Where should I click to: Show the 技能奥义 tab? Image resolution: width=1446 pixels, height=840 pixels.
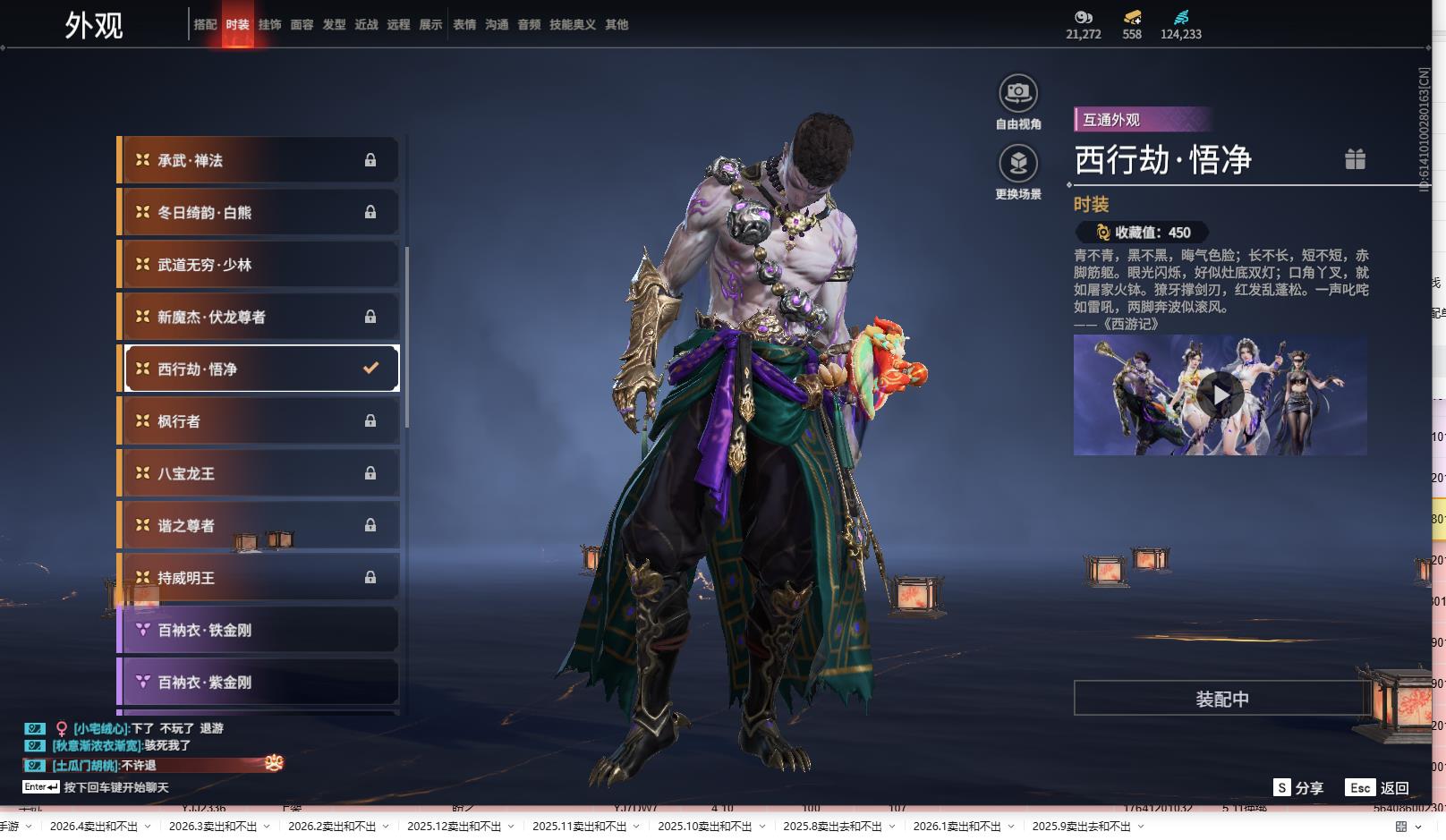(x=572, y=25)
